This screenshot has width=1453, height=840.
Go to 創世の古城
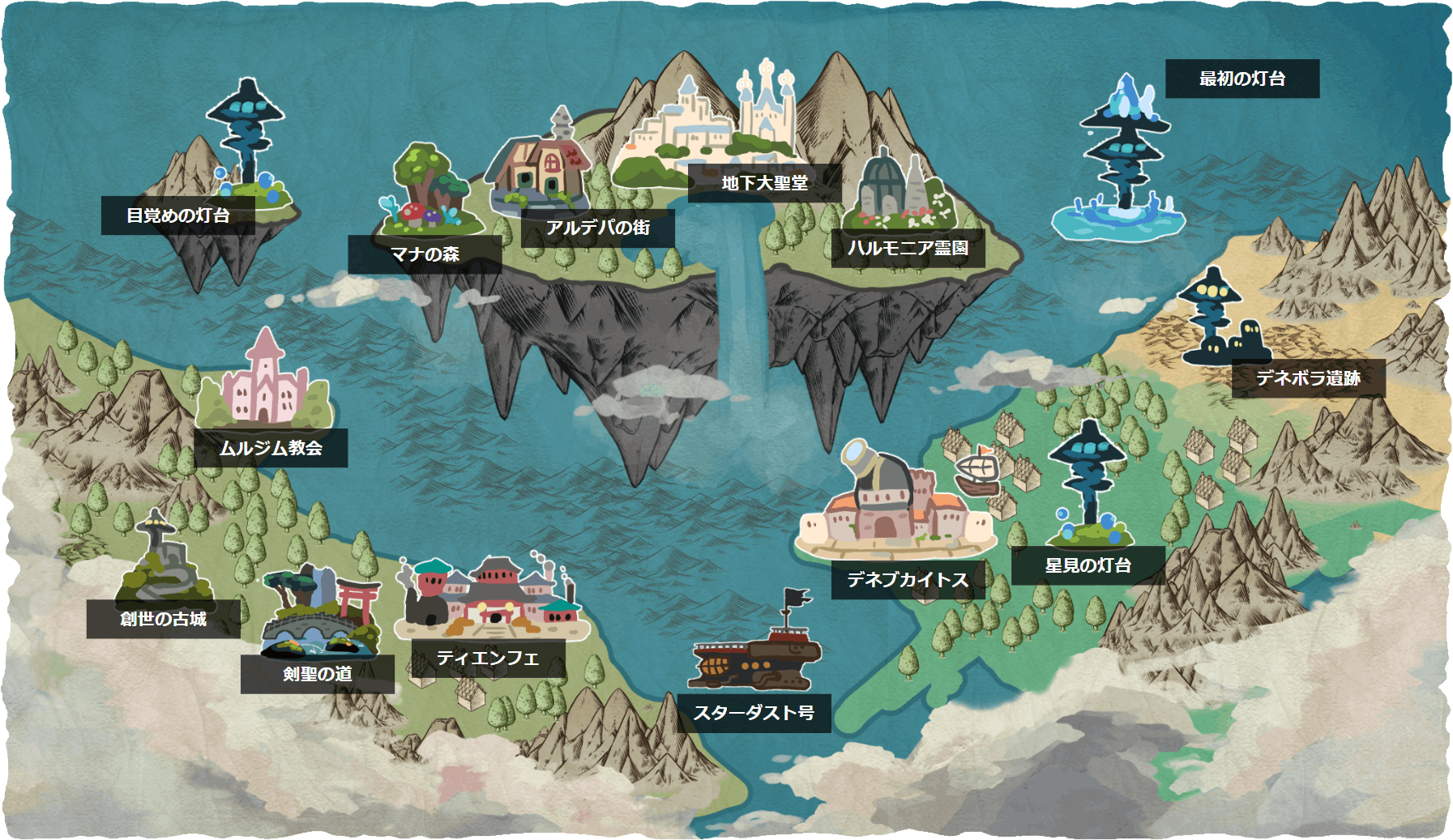(163, 619)
